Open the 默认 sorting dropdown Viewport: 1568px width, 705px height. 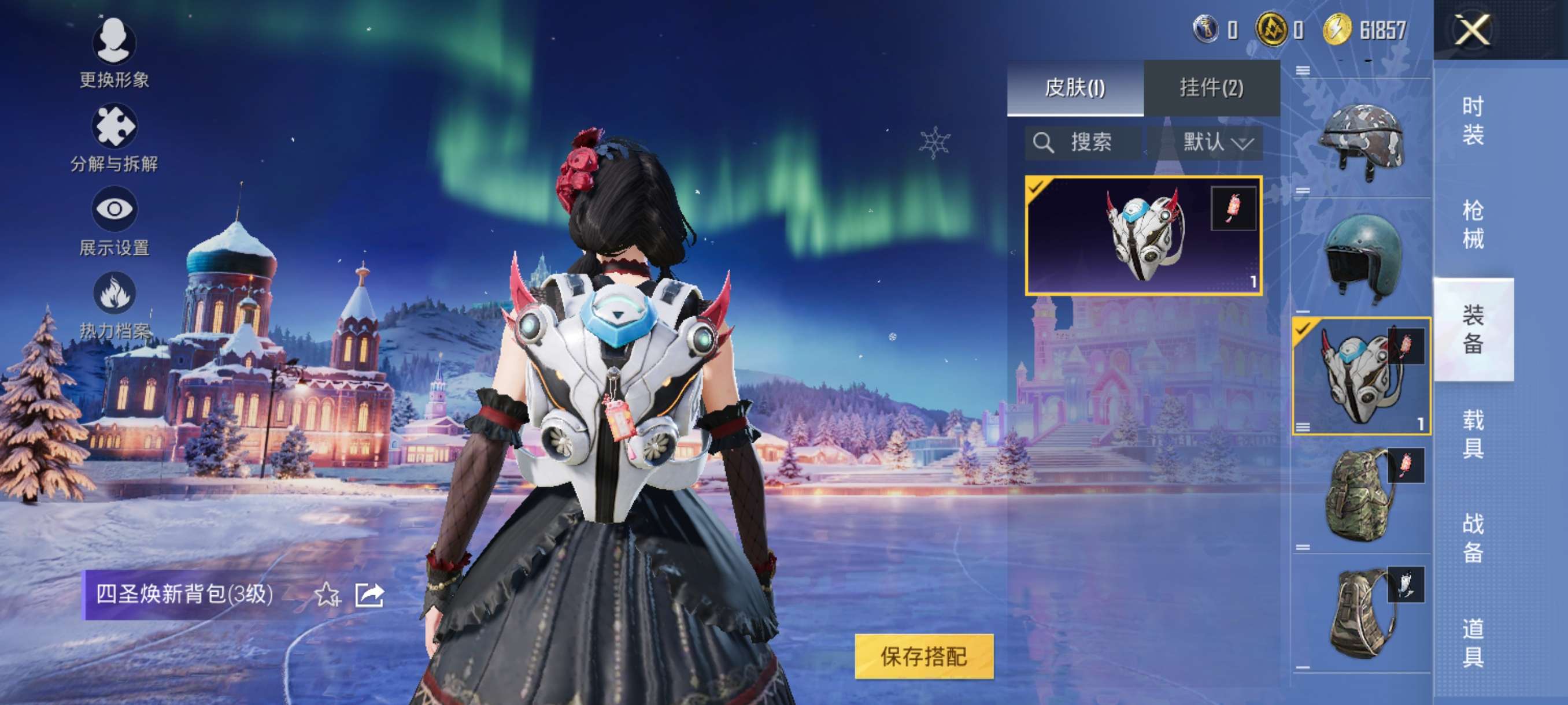[x=1218, y=142]
